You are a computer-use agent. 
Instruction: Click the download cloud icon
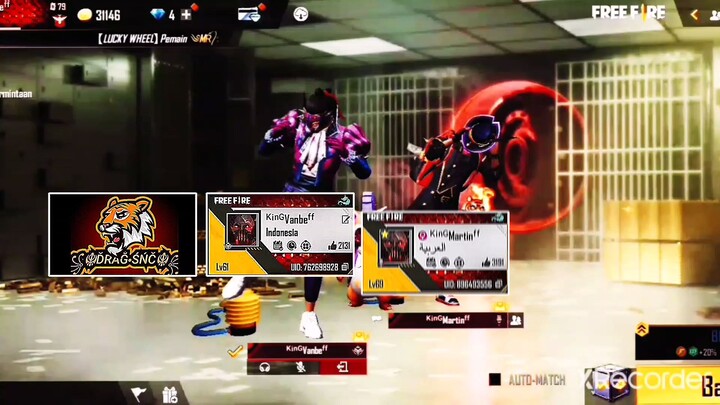(301, 14)
